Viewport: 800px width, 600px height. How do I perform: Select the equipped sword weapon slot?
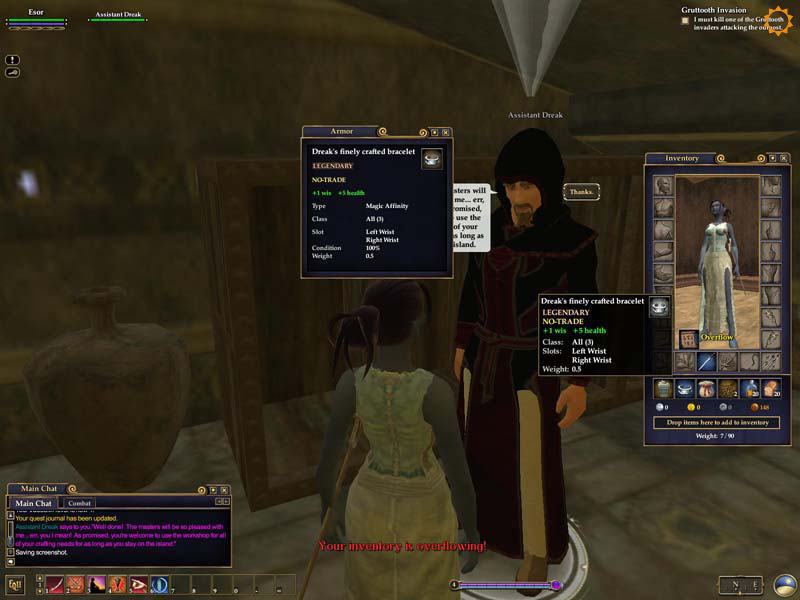pos(706,361)
